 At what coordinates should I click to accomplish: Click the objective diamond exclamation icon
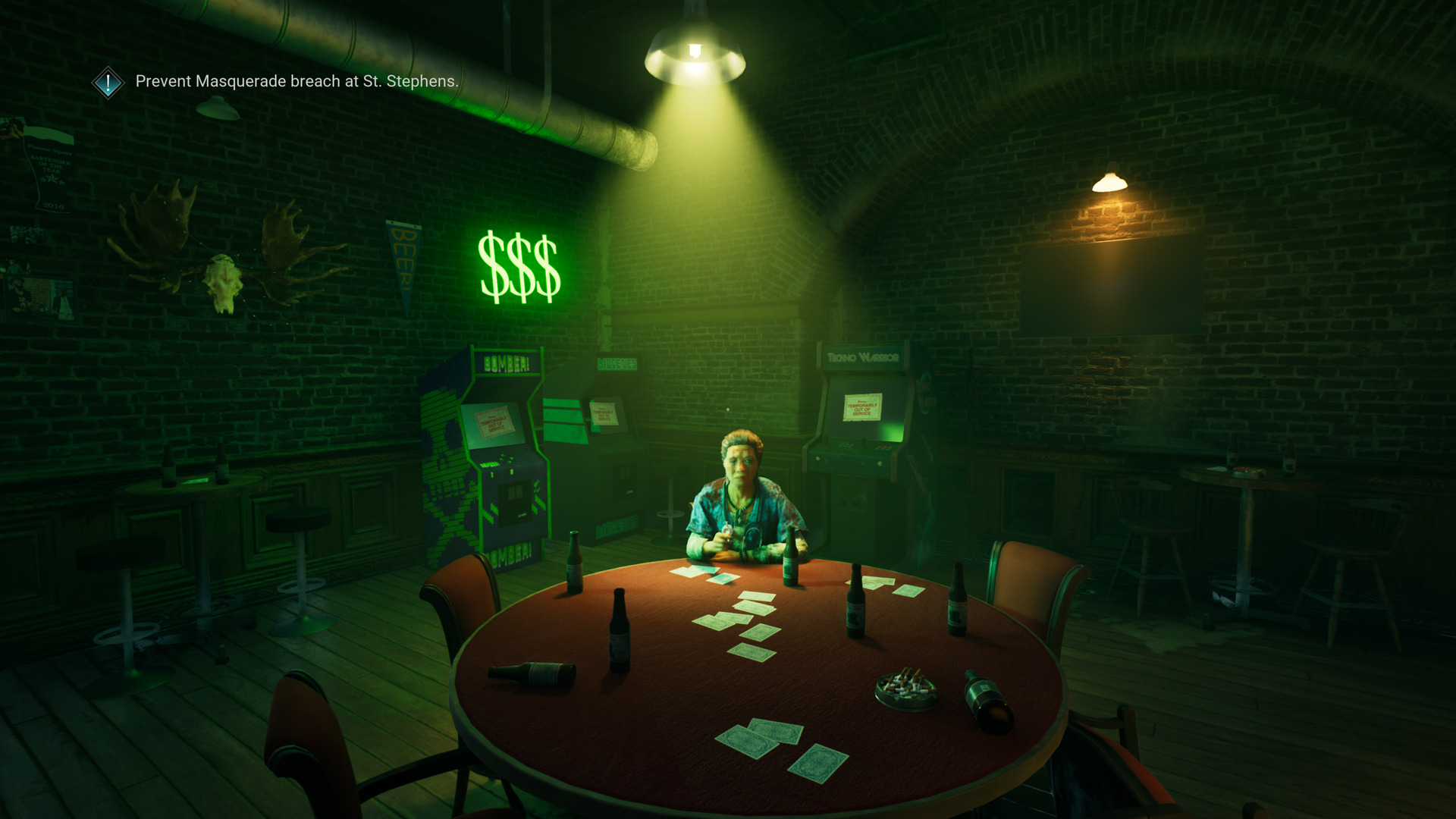[x=108, y=82]
